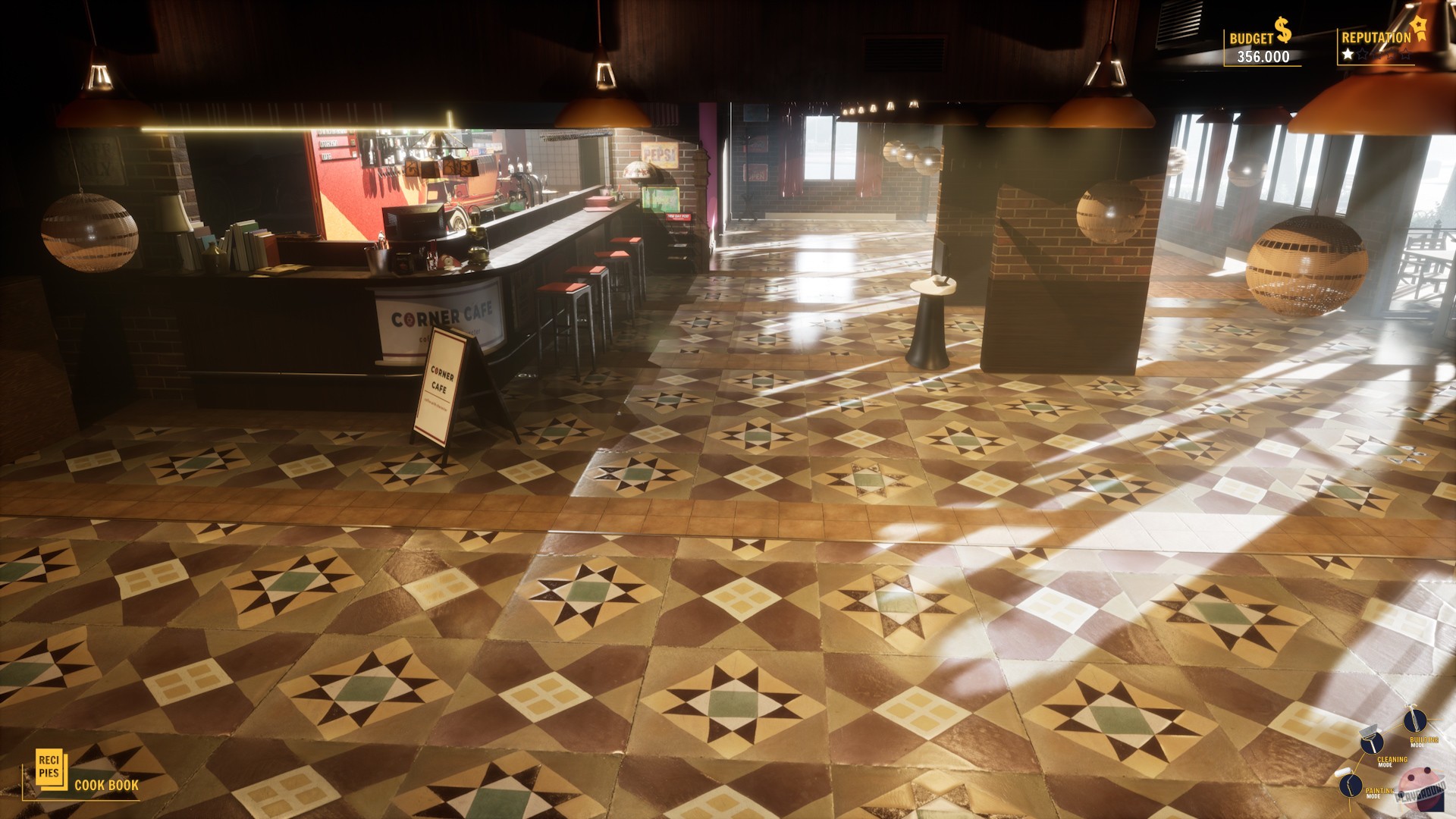Click the ribbon badge next to REPUTATION

(1420, 29)
